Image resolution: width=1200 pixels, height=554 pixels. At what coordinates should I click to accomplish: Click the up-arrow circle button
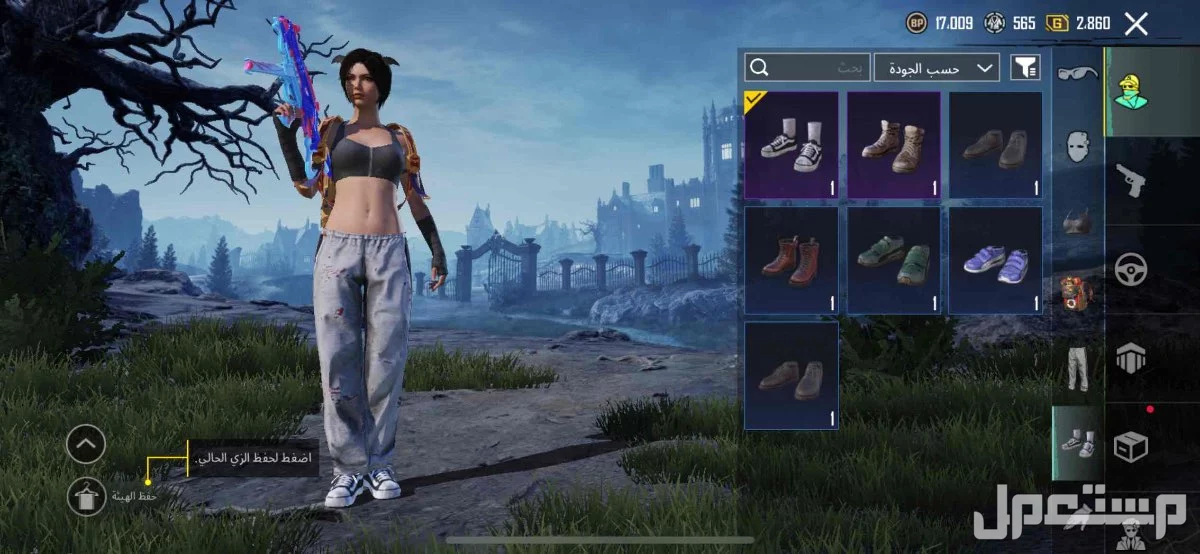(86, 444)
